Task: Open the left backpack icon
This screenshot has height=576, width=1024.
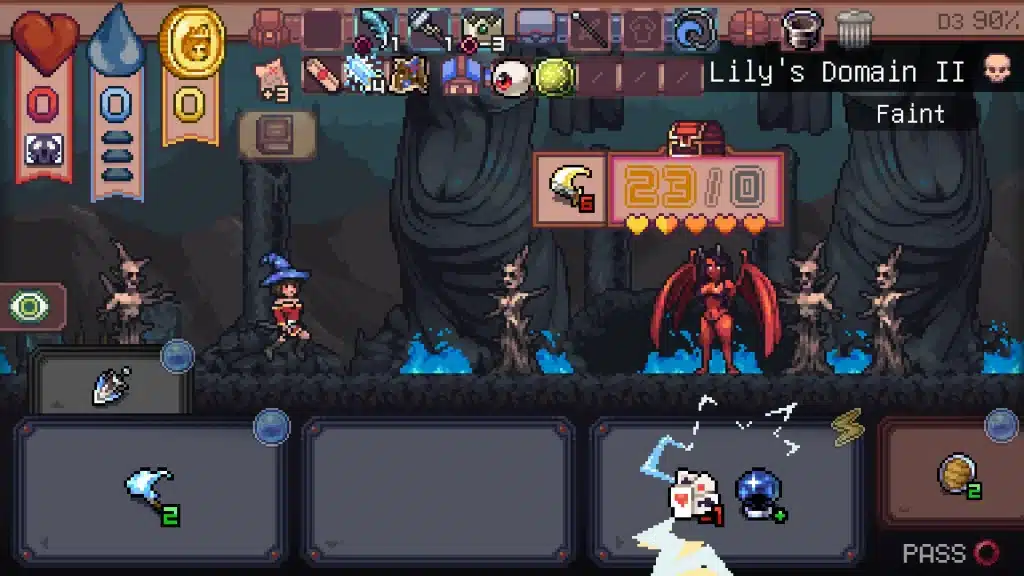Action: click(269, 29)
